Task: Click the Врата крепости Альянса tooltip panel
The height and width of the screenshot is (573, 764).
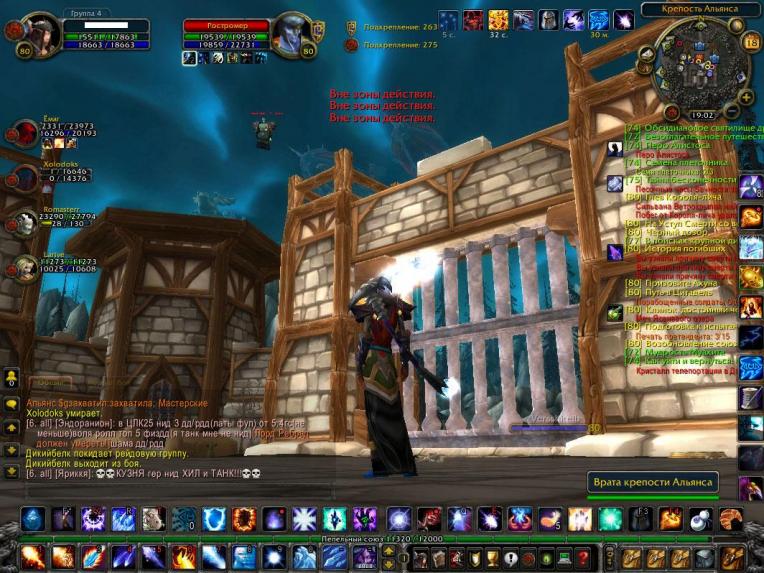Action: pyautogui.click(x=650, y=482)
